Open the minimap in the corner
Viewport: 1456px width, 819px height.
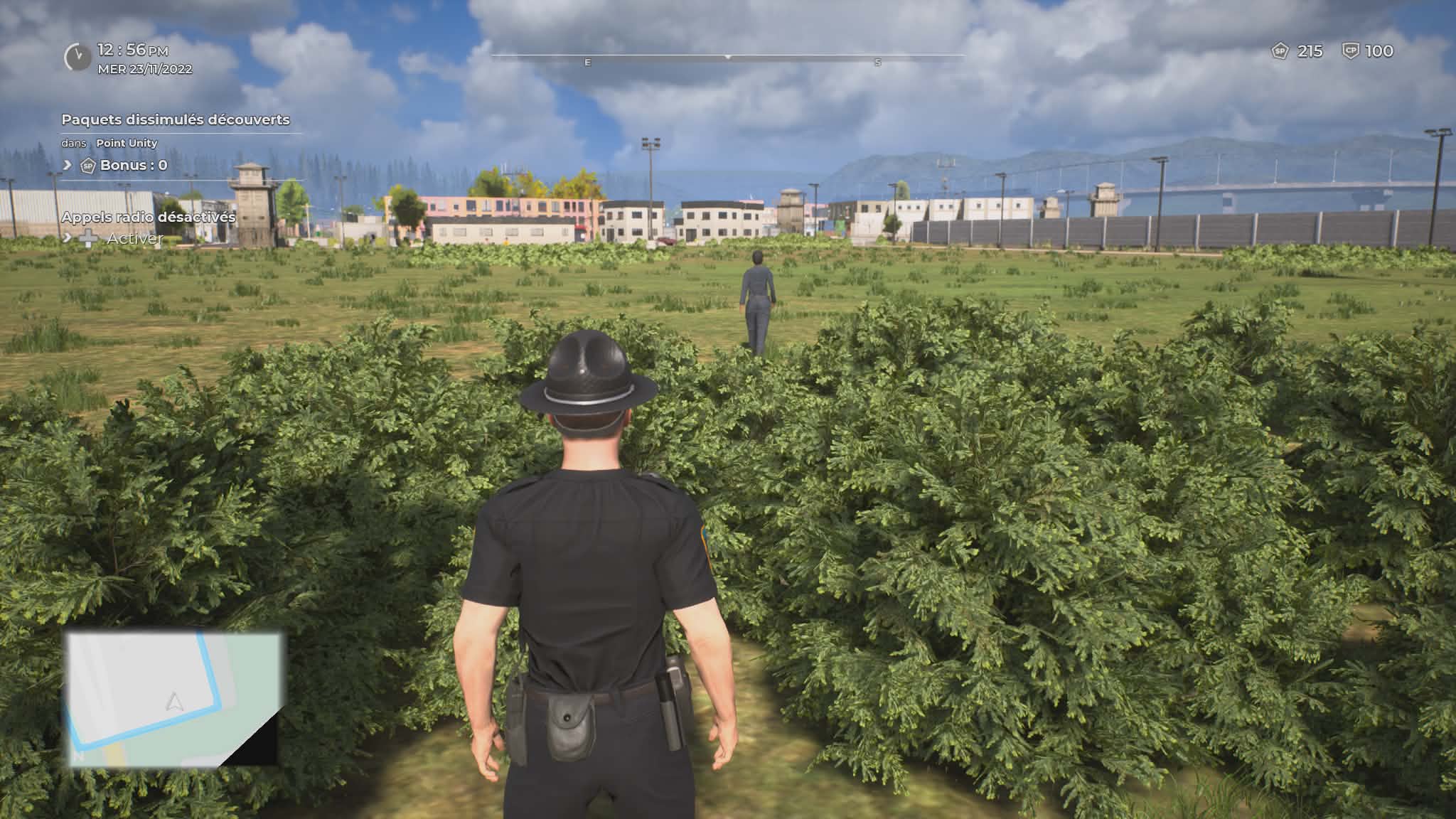174,698
